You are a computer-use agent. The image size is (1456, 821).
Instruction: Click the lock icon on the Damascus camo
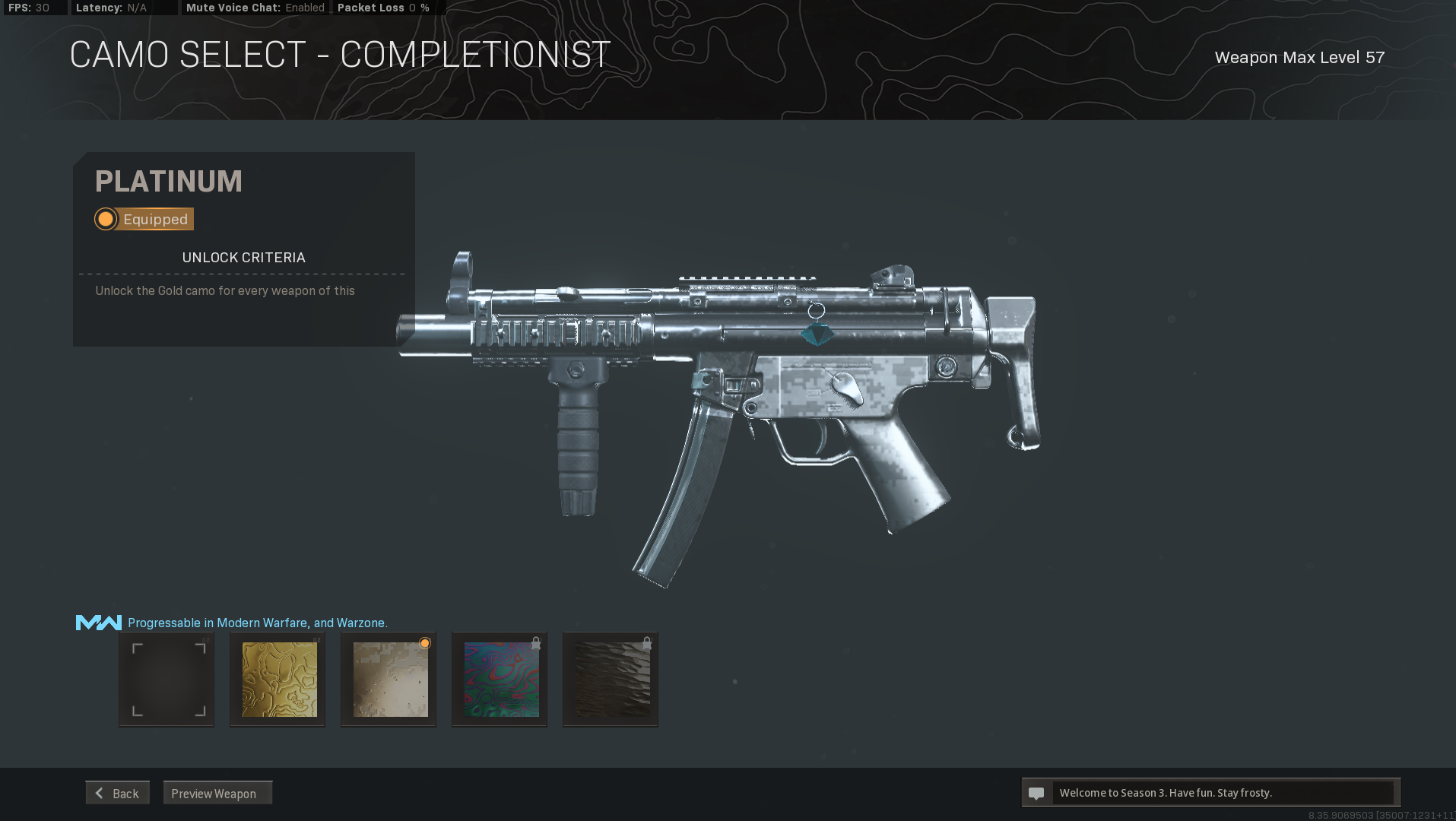coord(536,642)
